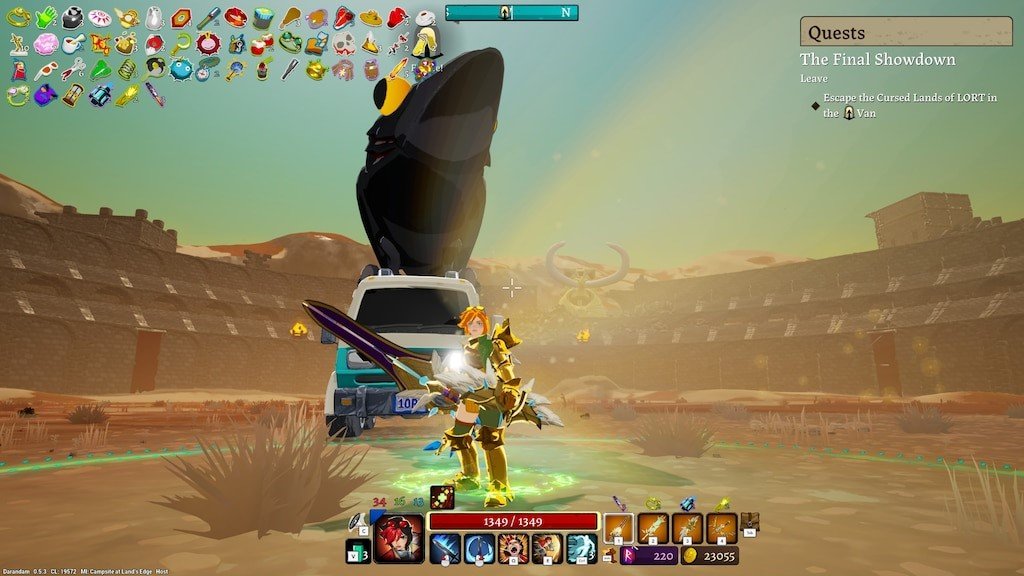Select the green glove item icon

click(x=46, y=17)
